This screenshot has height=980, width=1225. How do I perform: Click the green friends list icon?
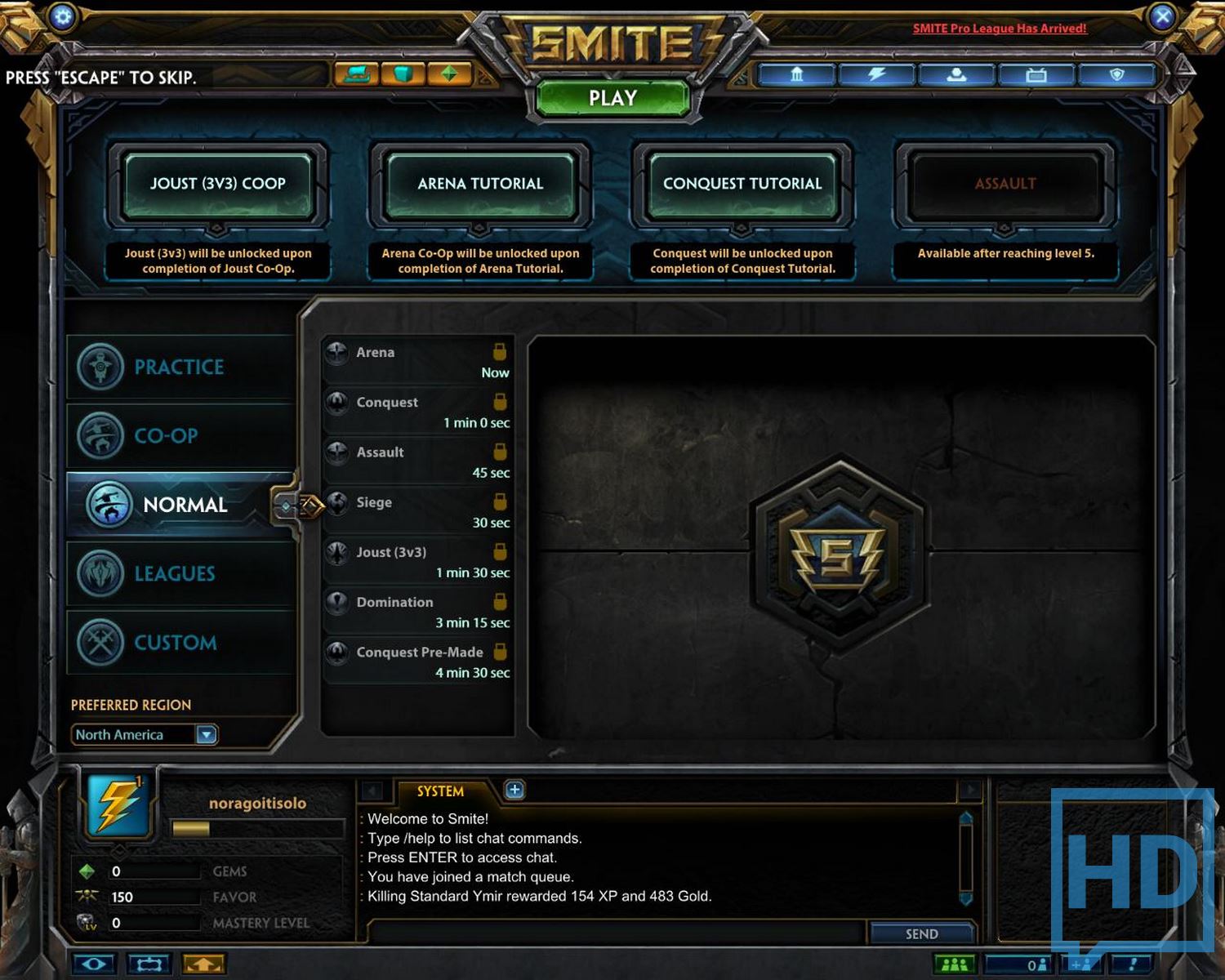[x=955, y=964]
